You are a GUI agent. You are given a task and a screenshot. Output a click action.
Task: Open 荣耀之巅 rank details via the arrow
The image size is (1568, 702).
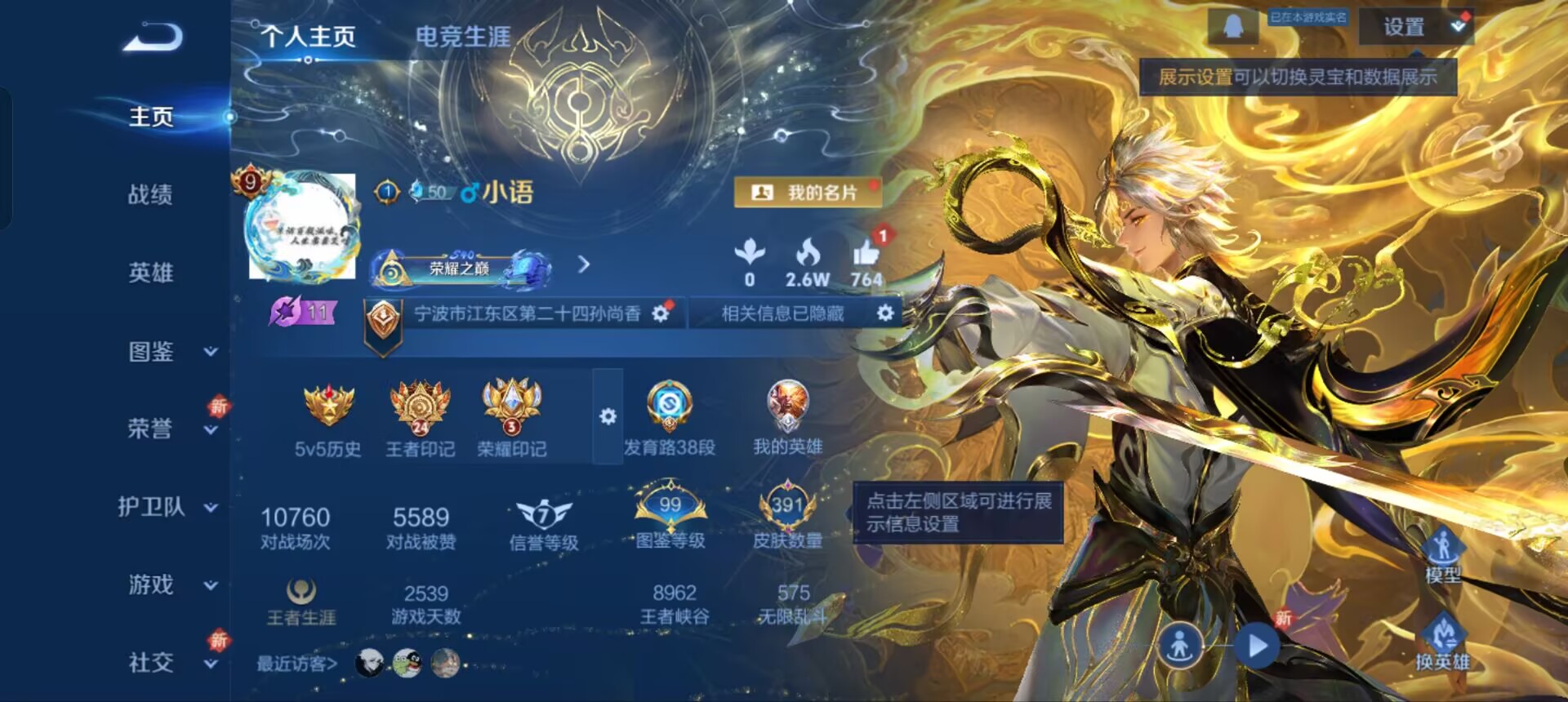tap(584, 266)
